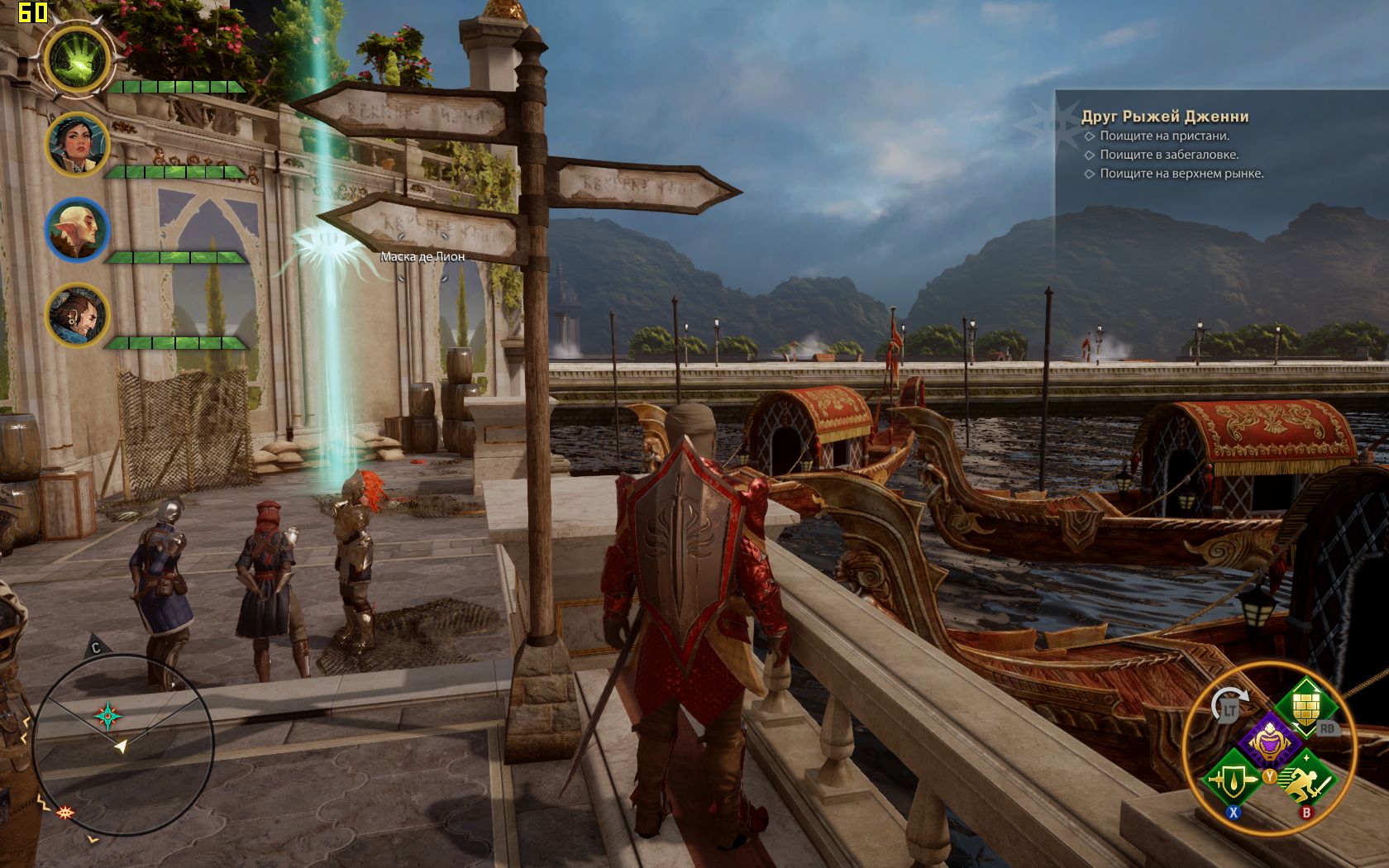
Task: Trigger the charging warrior ability
Action: point(1308,778)
